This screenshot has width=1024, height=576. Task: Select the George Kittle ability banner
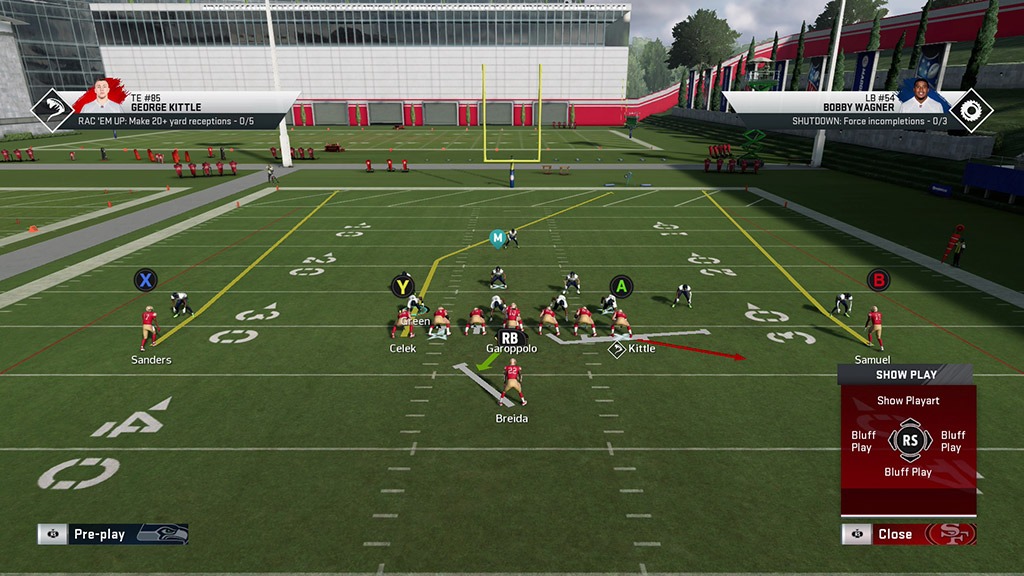point(165,111)
